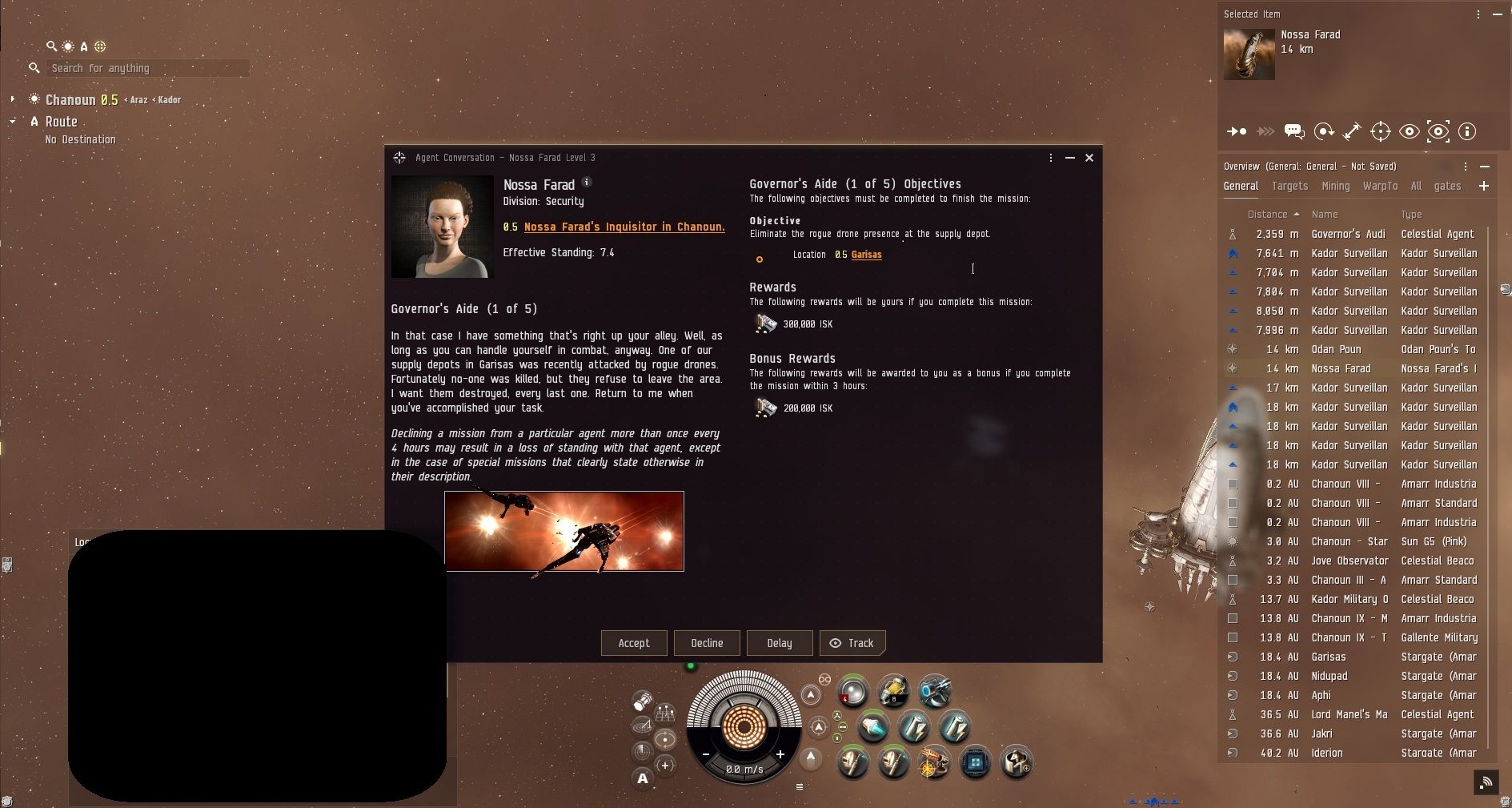Image resolution: width=1512 pixels, height=808 pixels.
Task: Add a new overview tab
Action: [x=1483, y=186]
